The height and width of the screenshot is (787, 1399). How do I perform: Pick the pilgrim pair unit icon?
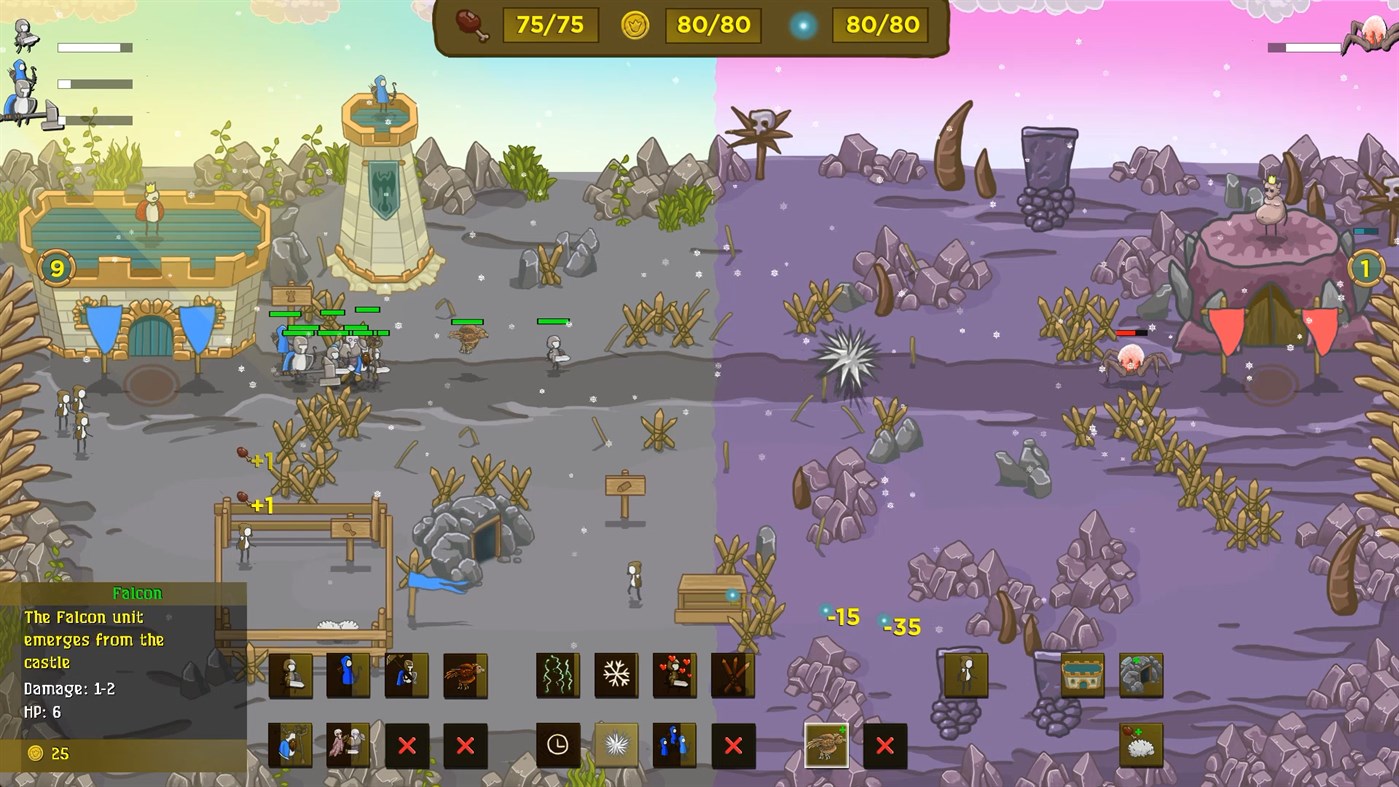(x=348, y=744)
